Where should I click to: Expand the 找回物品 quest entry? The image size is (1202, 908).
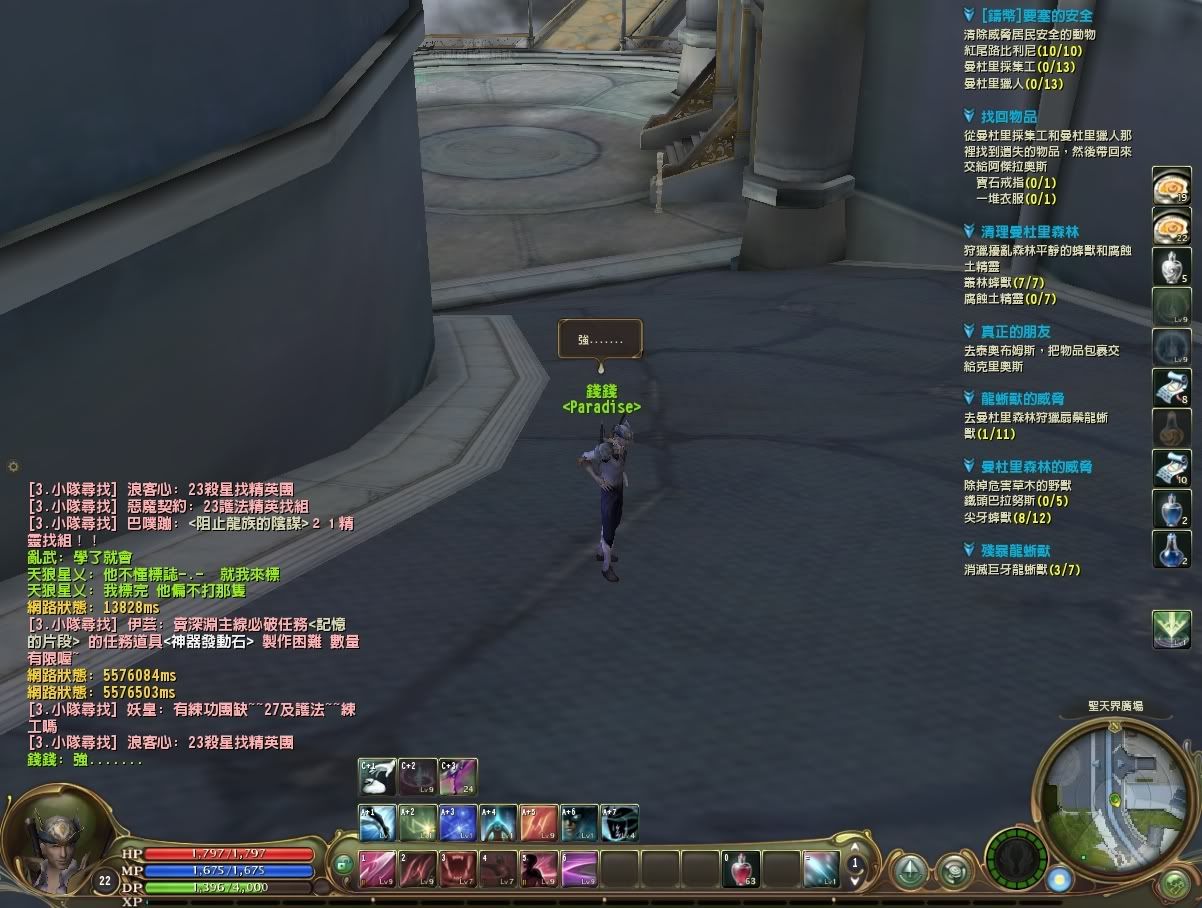(1008, 117)
